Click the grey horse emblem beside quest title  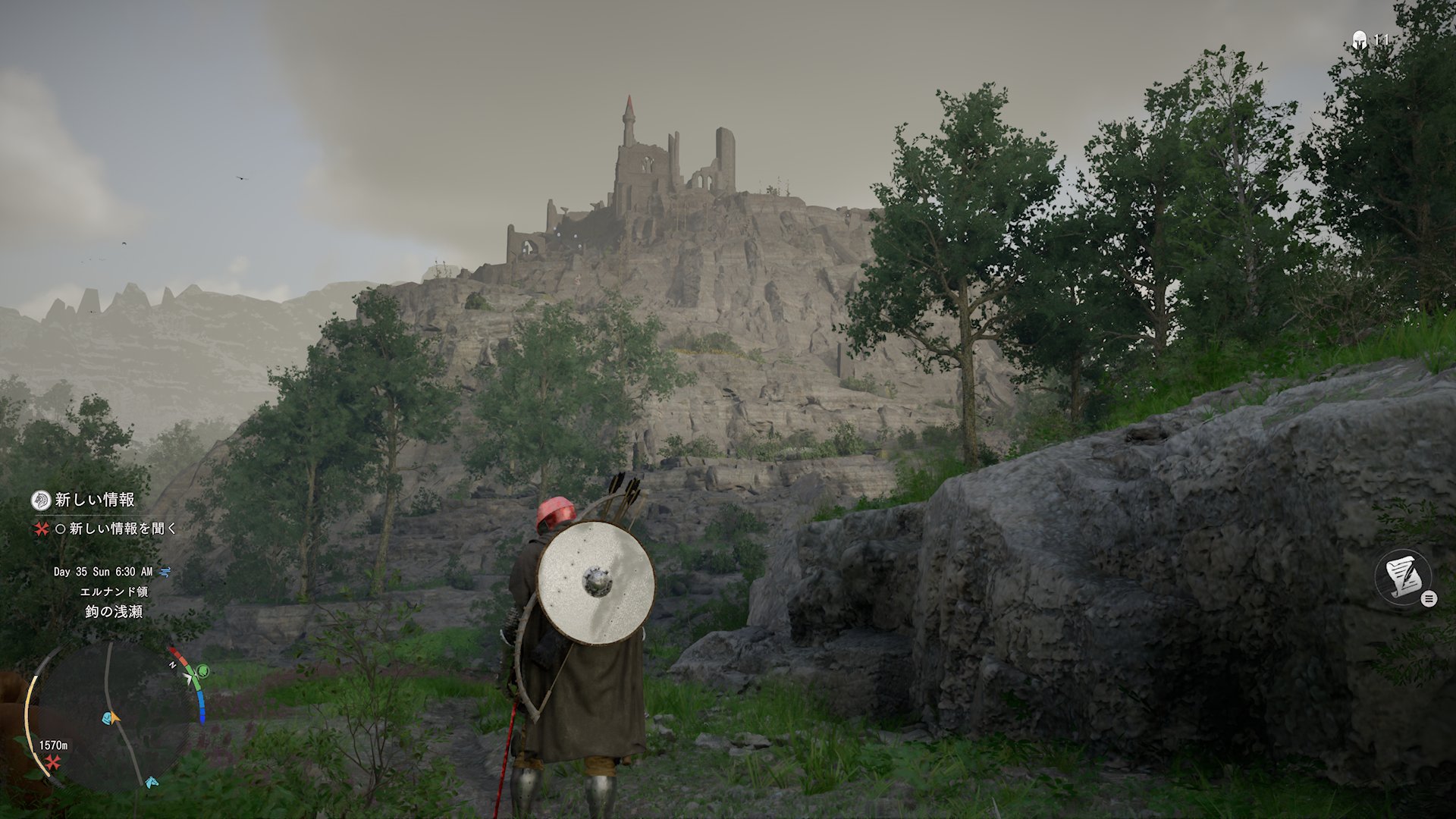(41, 500)
